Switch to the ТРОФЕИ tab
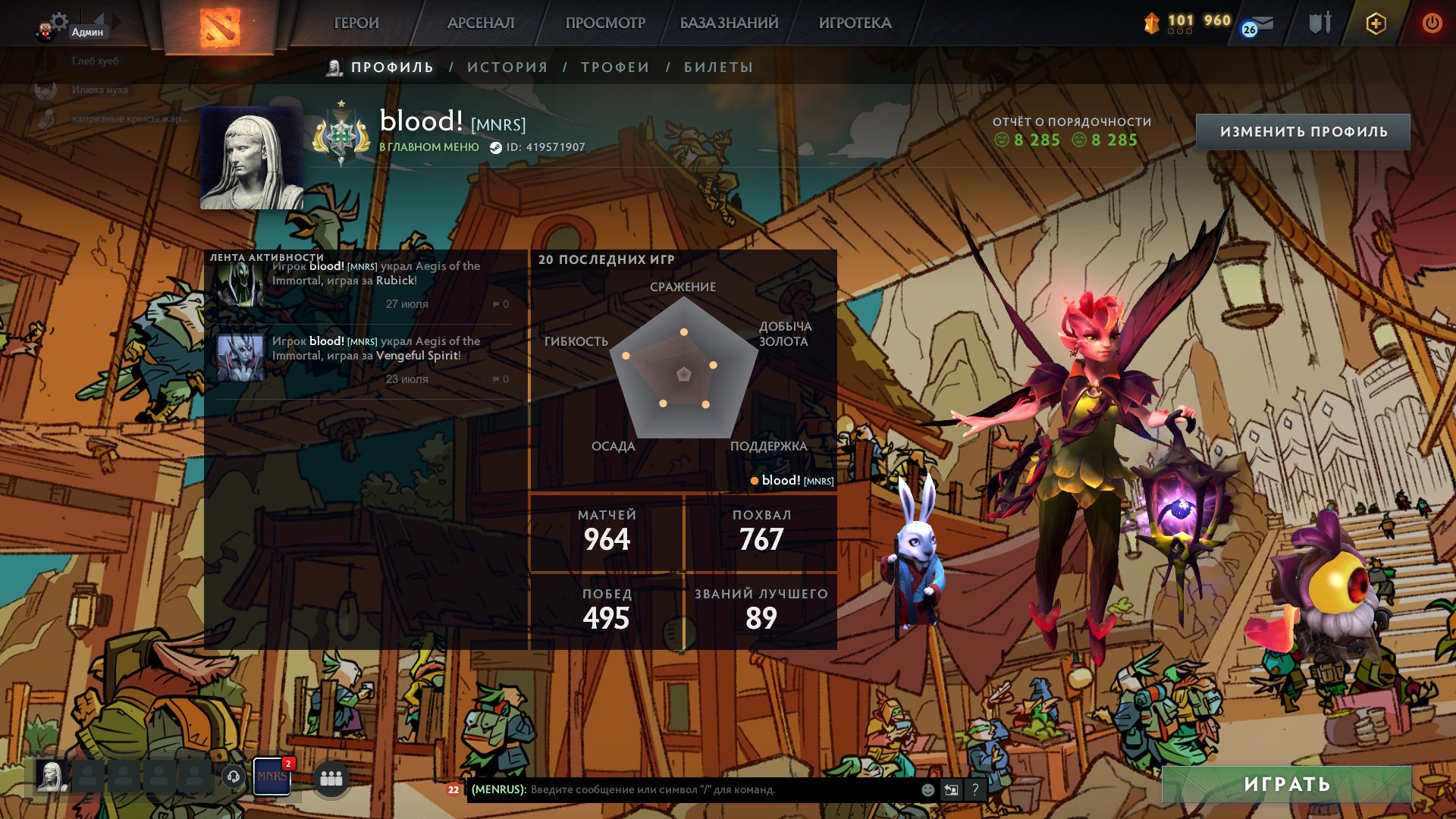 [x=614, y=67]
